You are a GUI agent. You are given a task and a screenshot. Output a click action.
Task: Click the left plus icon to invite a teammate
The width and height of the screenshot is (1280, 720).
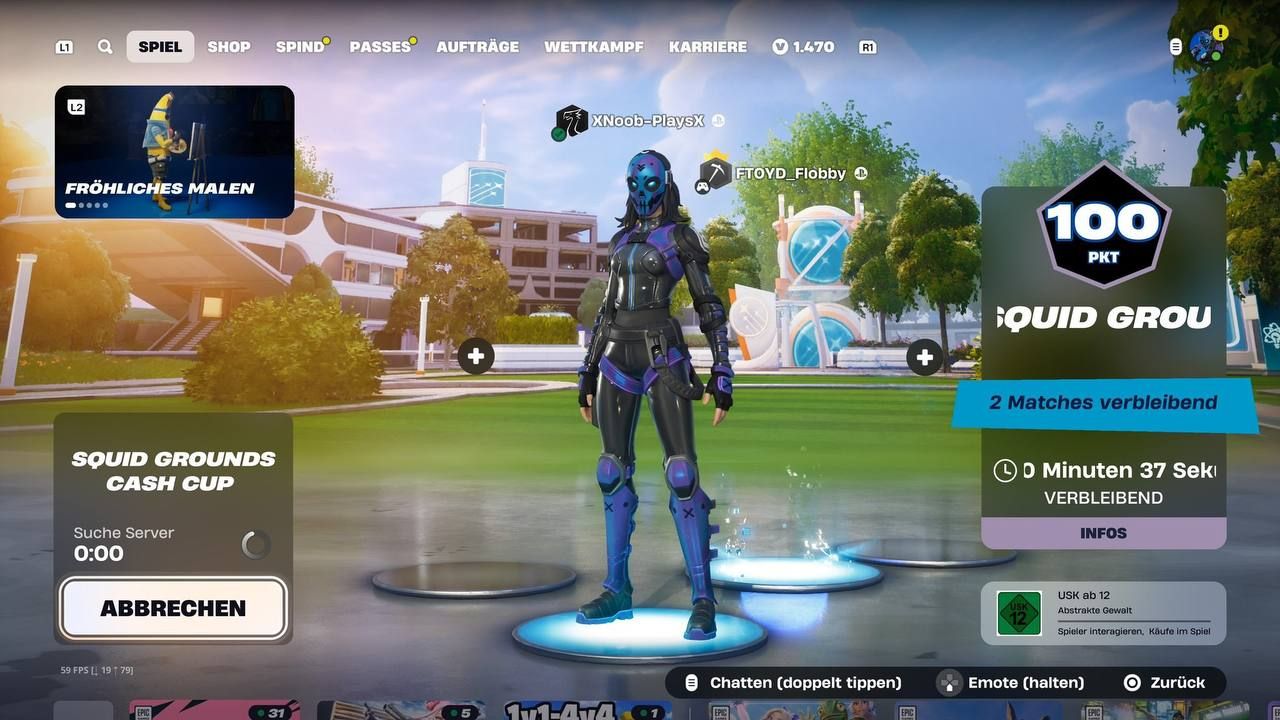(476, 355)
